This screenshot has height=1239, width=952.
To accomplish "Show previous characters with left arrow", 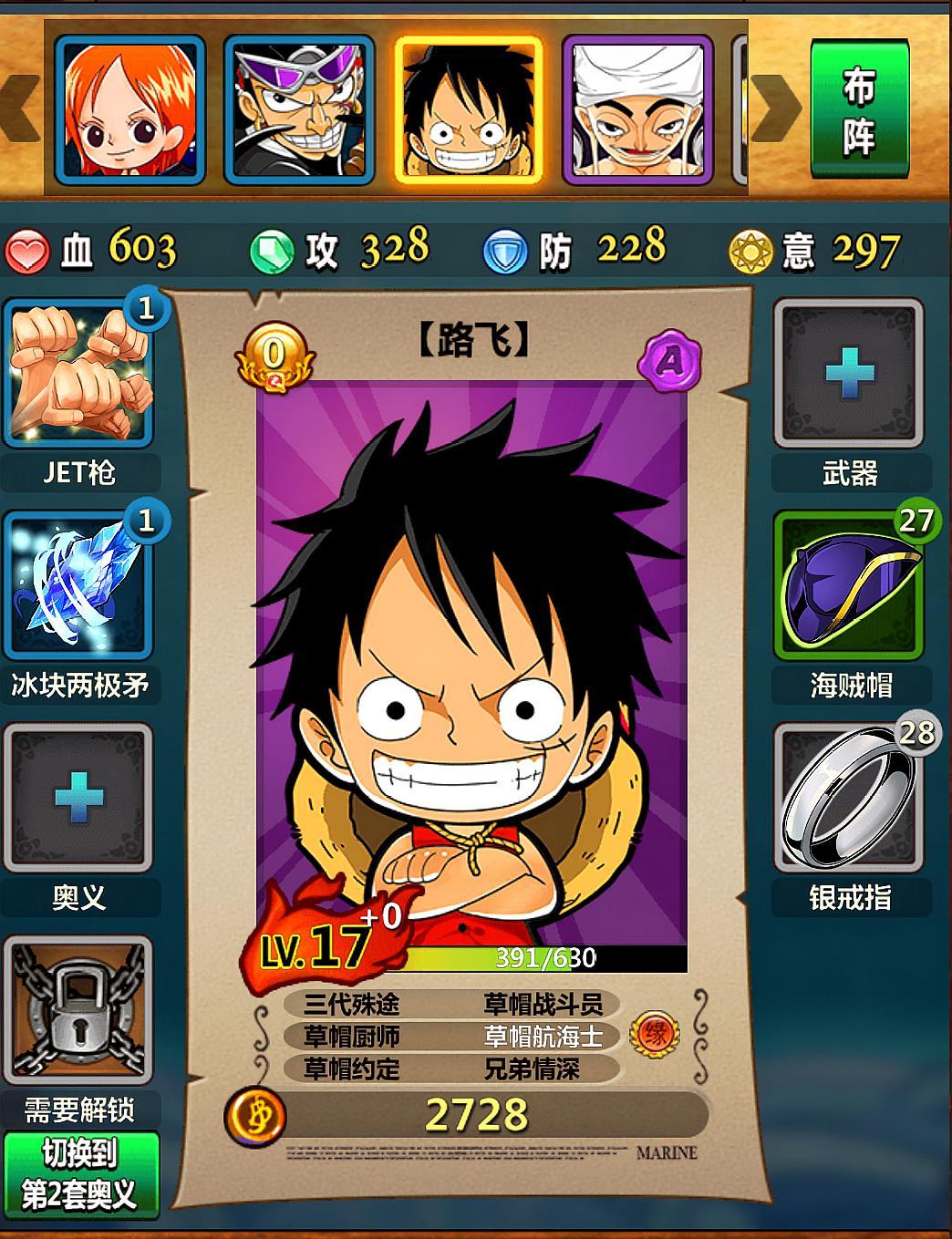I will tap(20, 109).
